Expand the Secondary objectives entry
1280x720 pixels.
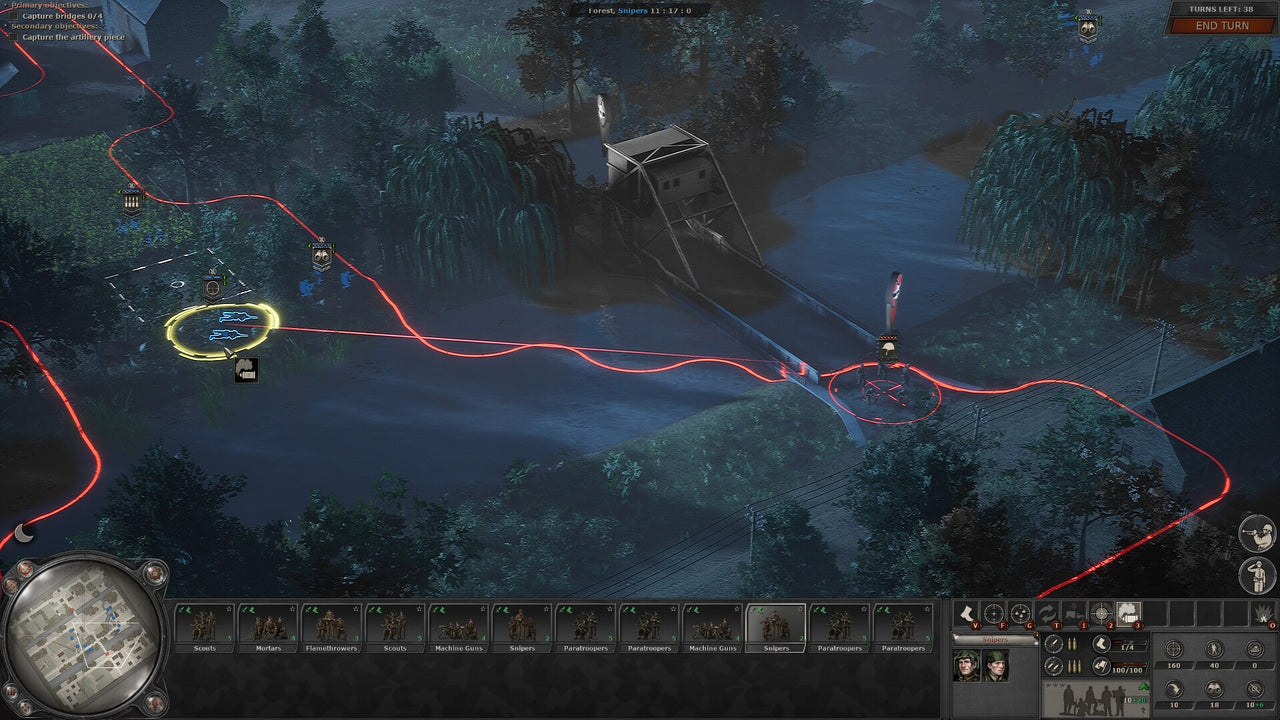click(5, 25)
